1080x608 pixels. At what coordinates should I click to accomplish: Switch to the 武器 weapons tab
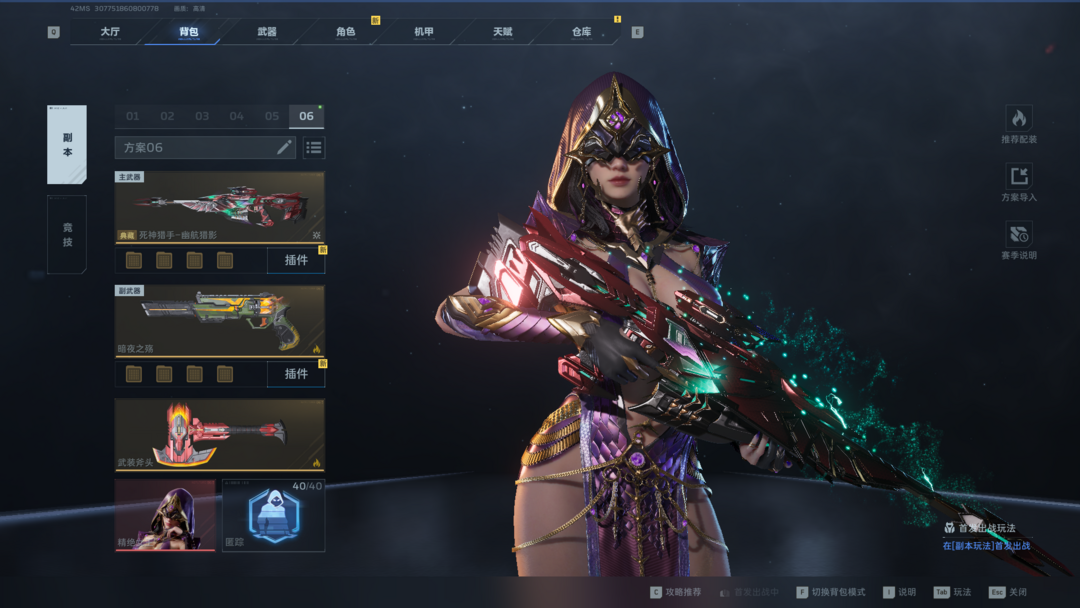267,32
